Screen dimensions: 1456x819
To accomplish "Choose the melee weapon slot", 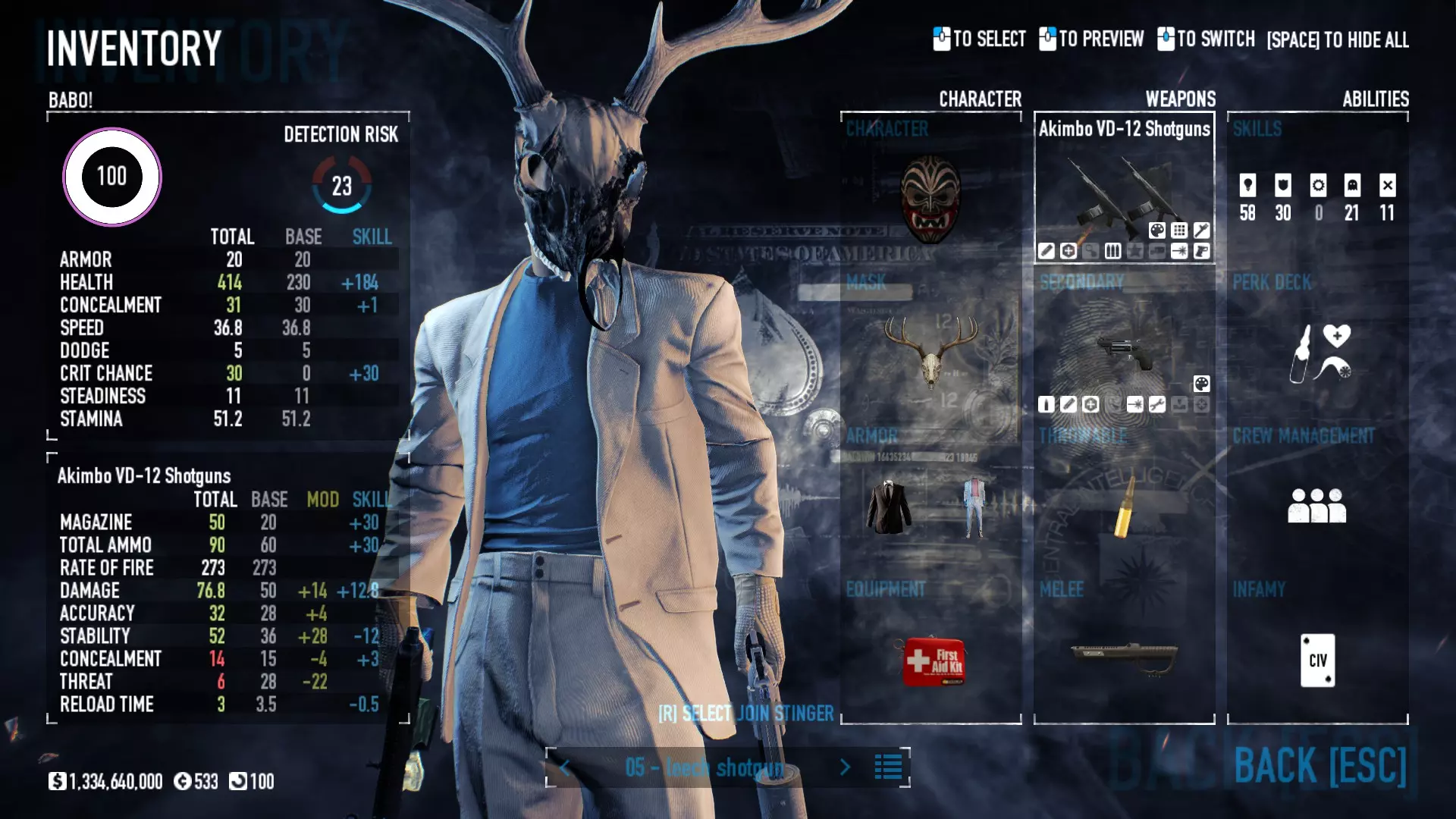I will [1124, 657].
